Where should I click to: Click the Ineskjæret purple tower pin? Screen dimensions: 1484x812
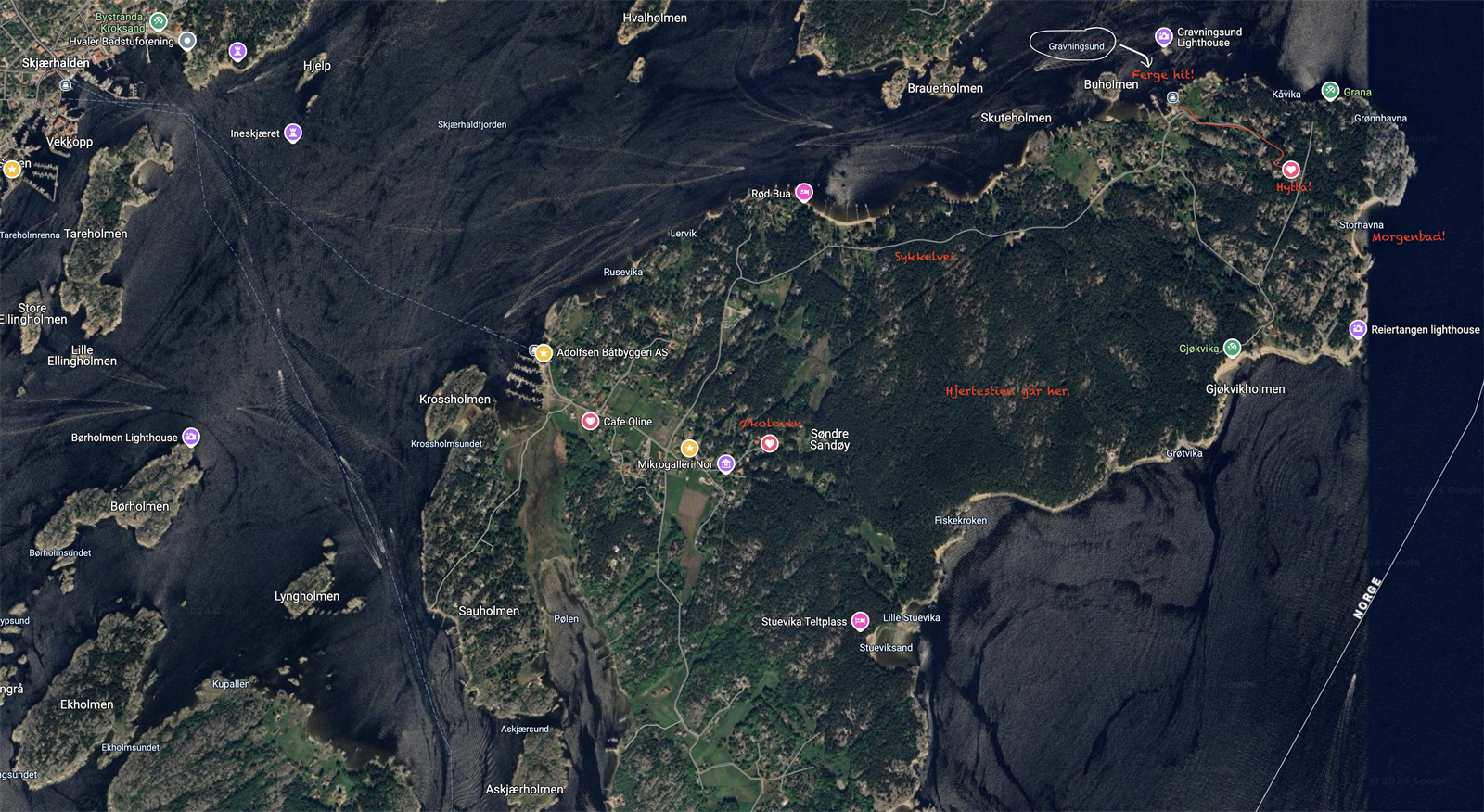293,132
